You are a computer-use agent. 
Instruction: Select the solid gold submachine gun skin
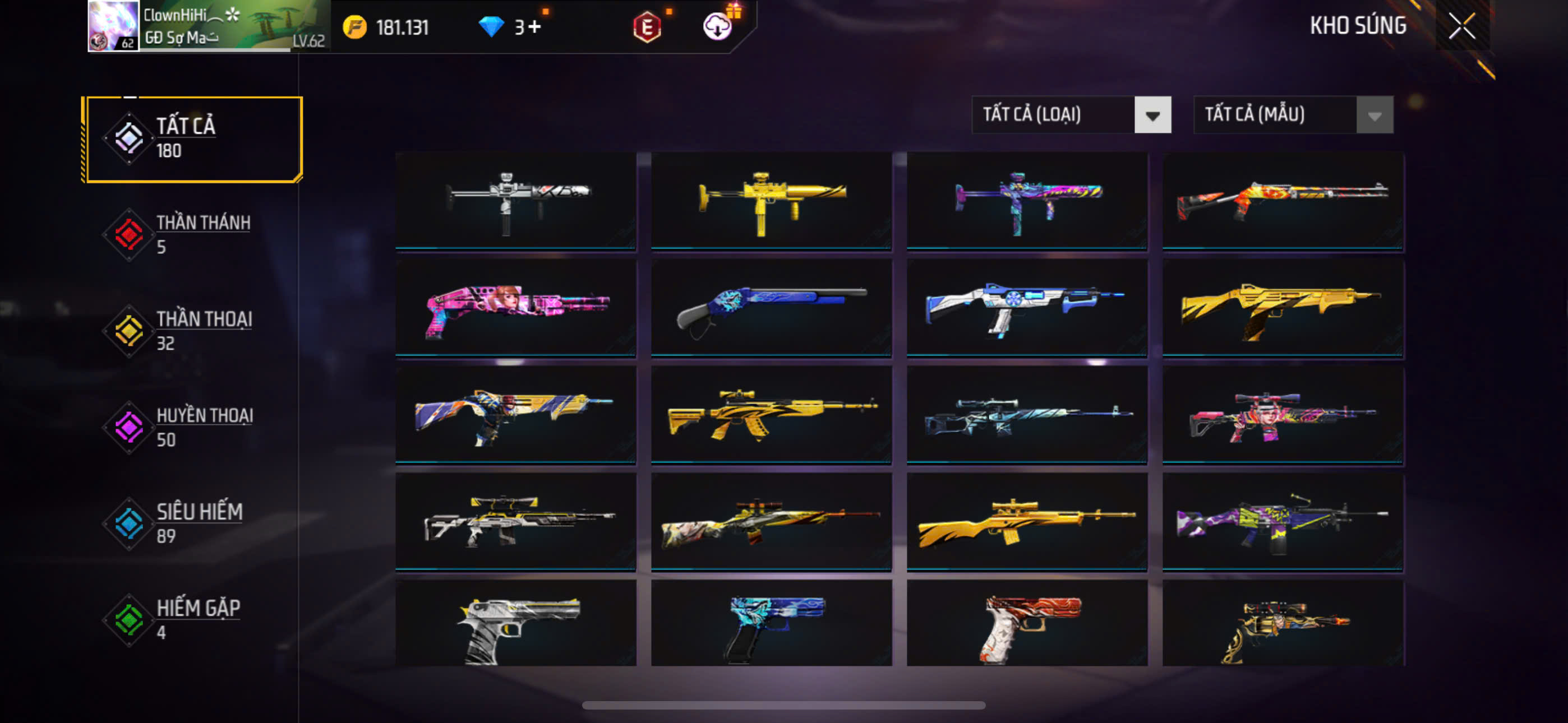(x=771, y=200)
